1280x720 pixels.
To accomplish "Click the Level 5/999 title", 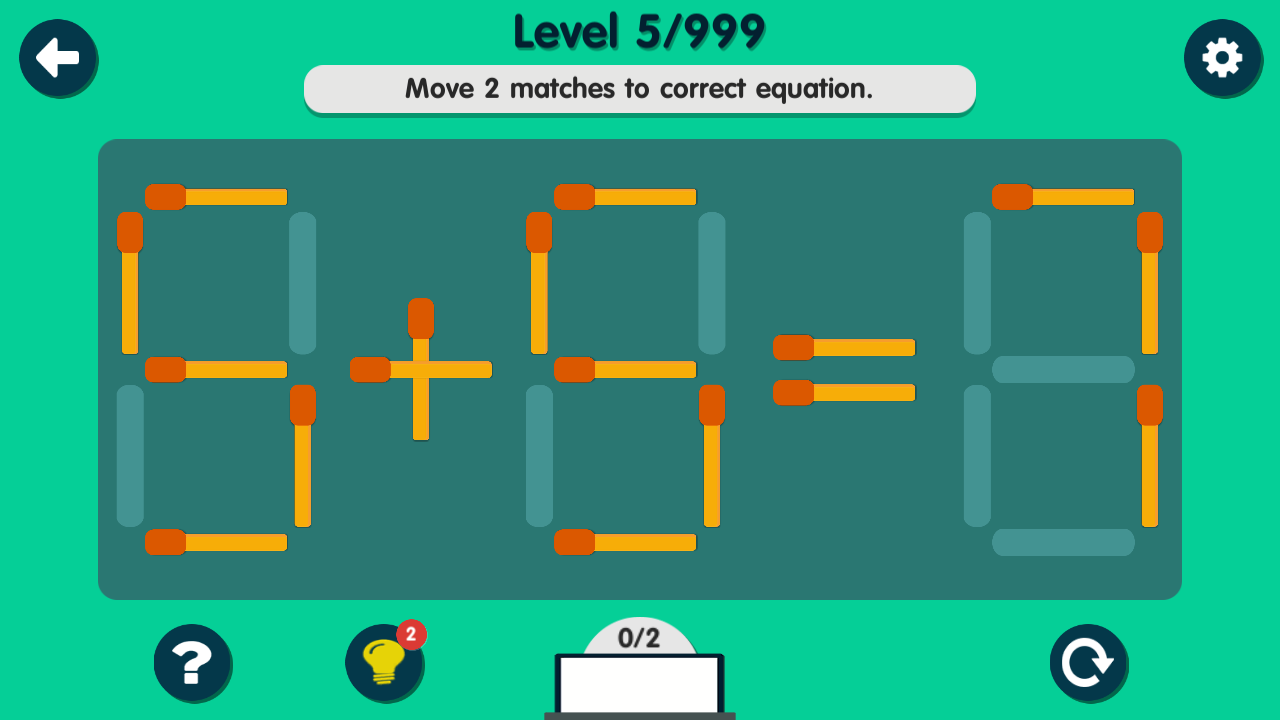I will [638, 32].
